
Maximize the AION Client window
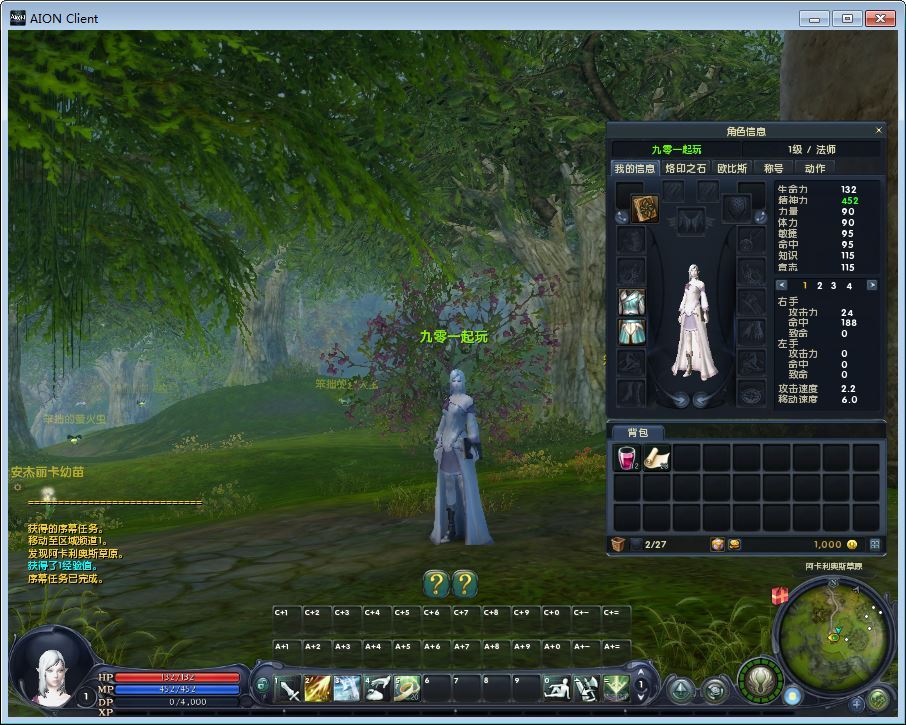[x=848, y=18]
